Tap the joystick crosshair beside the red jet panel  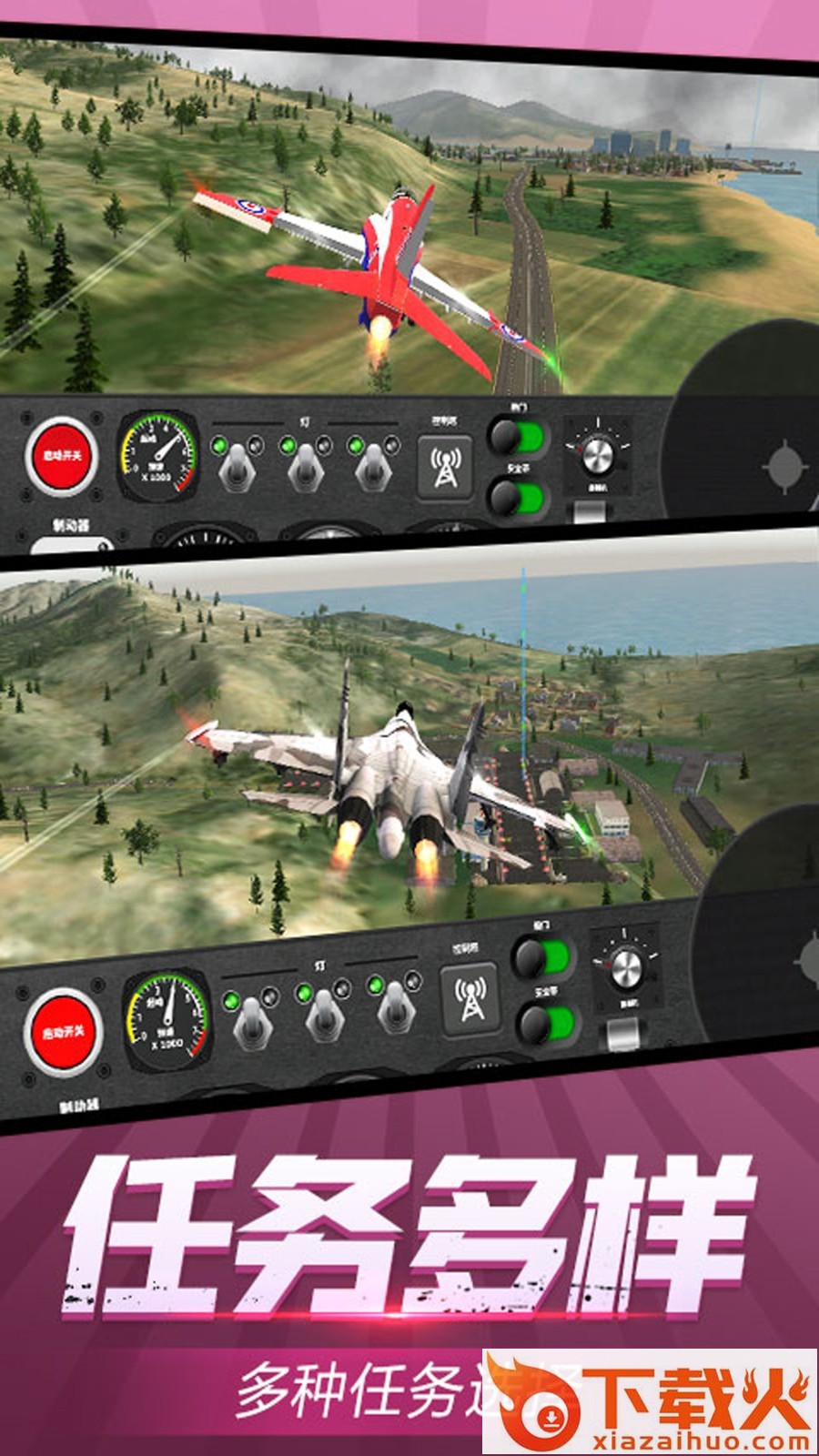[x=784, y=467]
